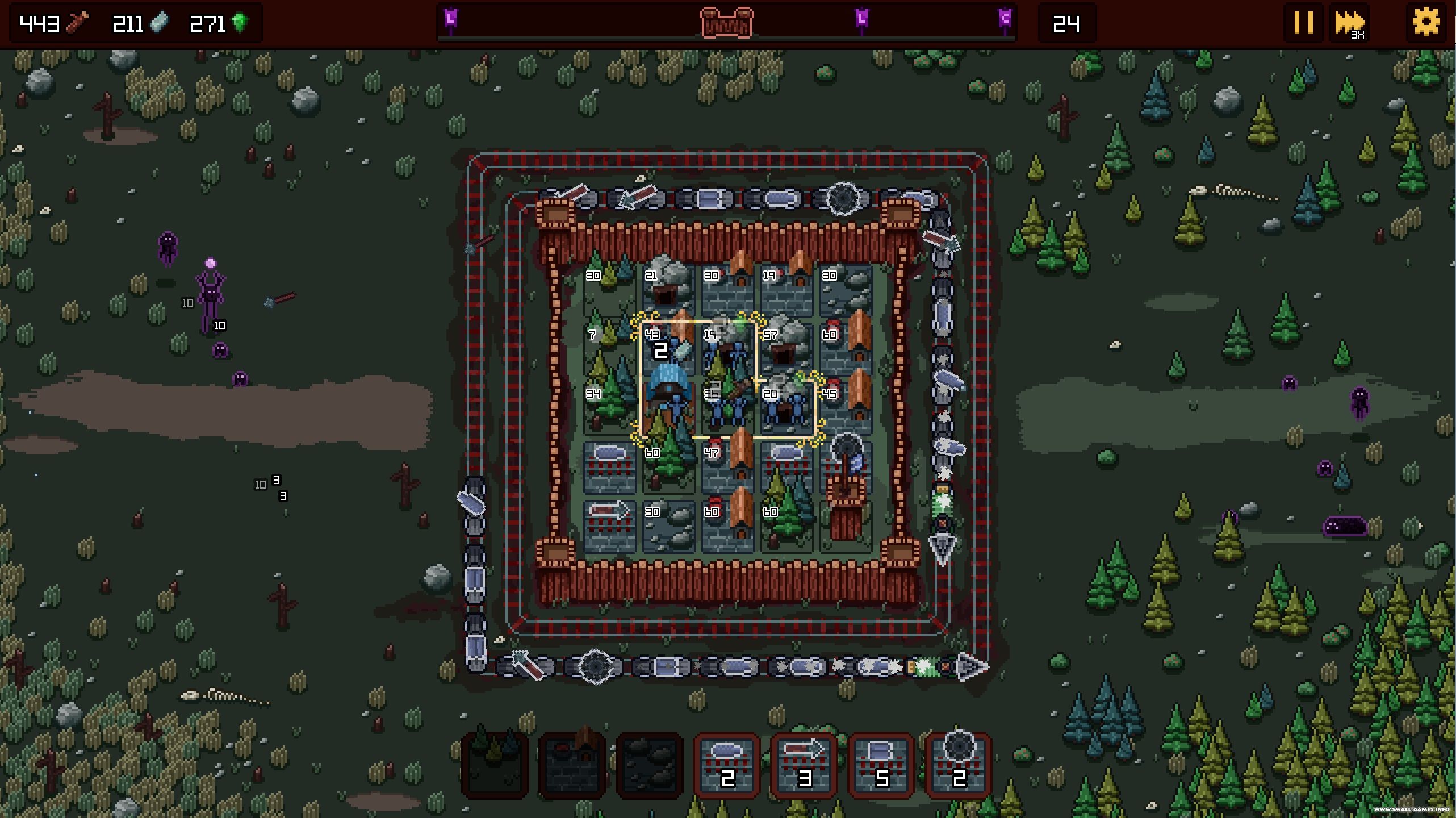This screenshot has width=1456, height=818.
Task: Select the oval wagon card with count 2
Action: [x=727, y=765]
